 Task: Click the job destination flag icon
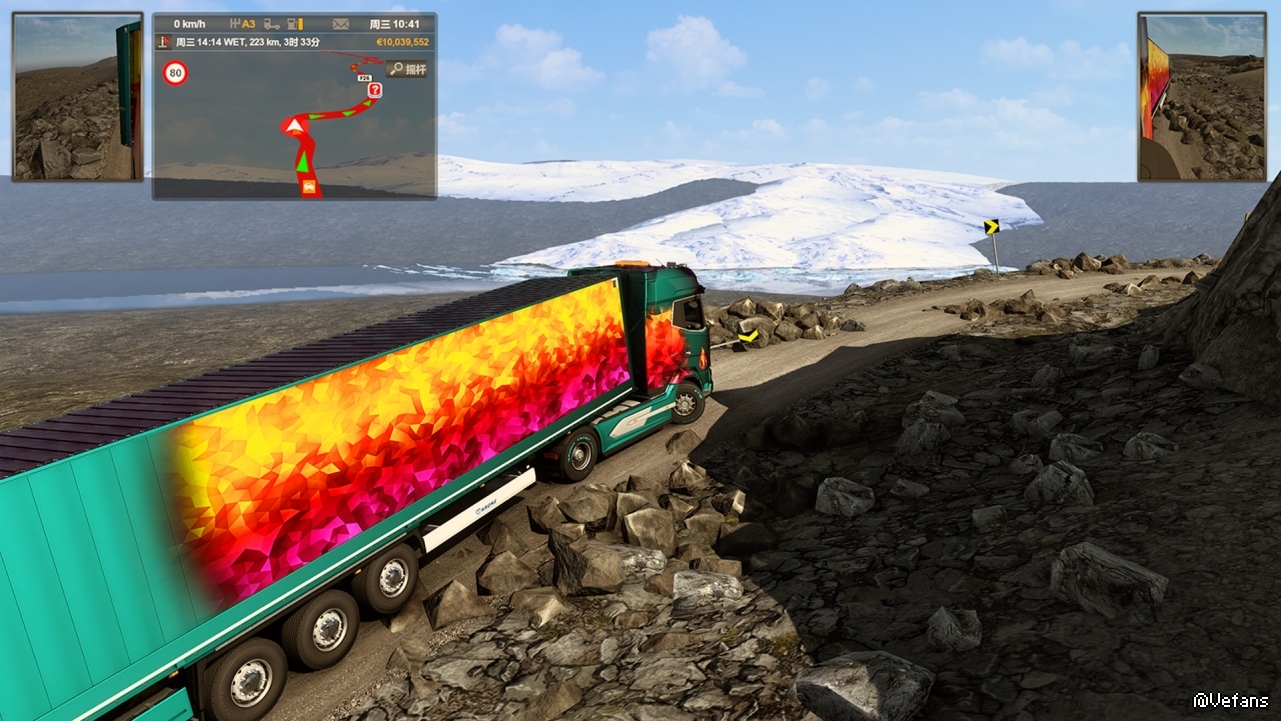pos(165,42)
